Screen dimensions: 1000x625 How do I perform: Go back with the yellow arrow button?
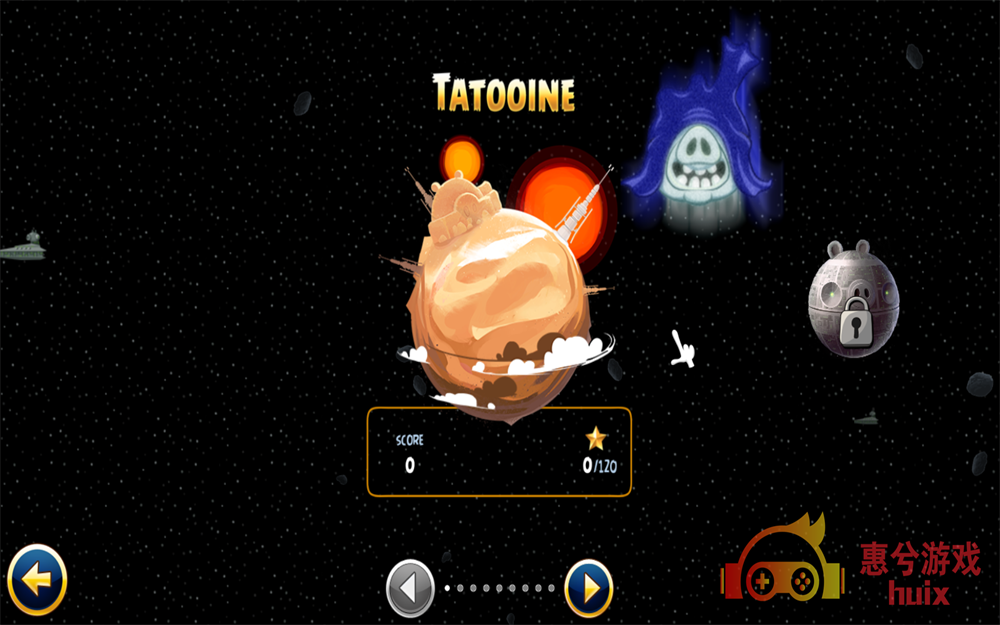click(x=37, y=579)
